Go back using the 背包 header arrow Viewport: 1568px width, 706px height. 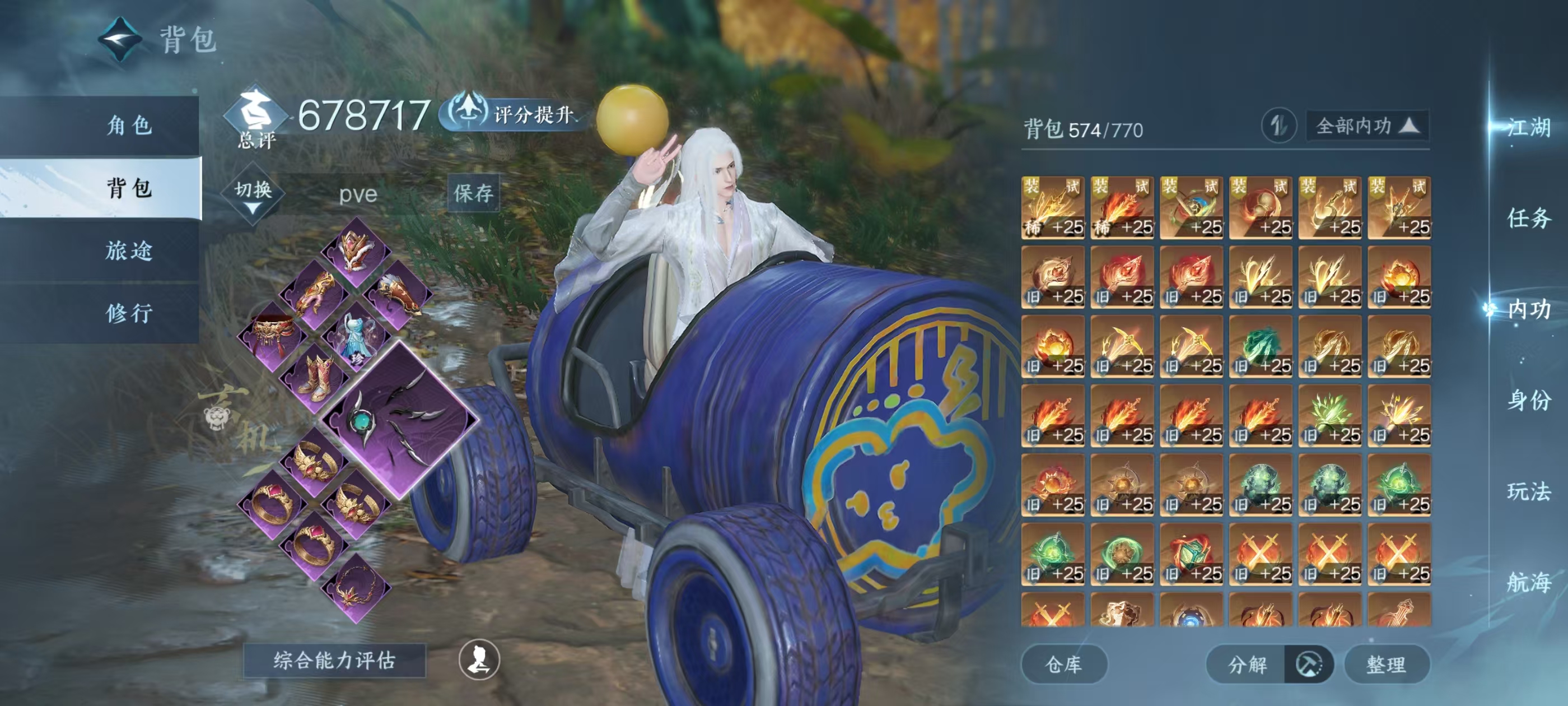[120, 39]
